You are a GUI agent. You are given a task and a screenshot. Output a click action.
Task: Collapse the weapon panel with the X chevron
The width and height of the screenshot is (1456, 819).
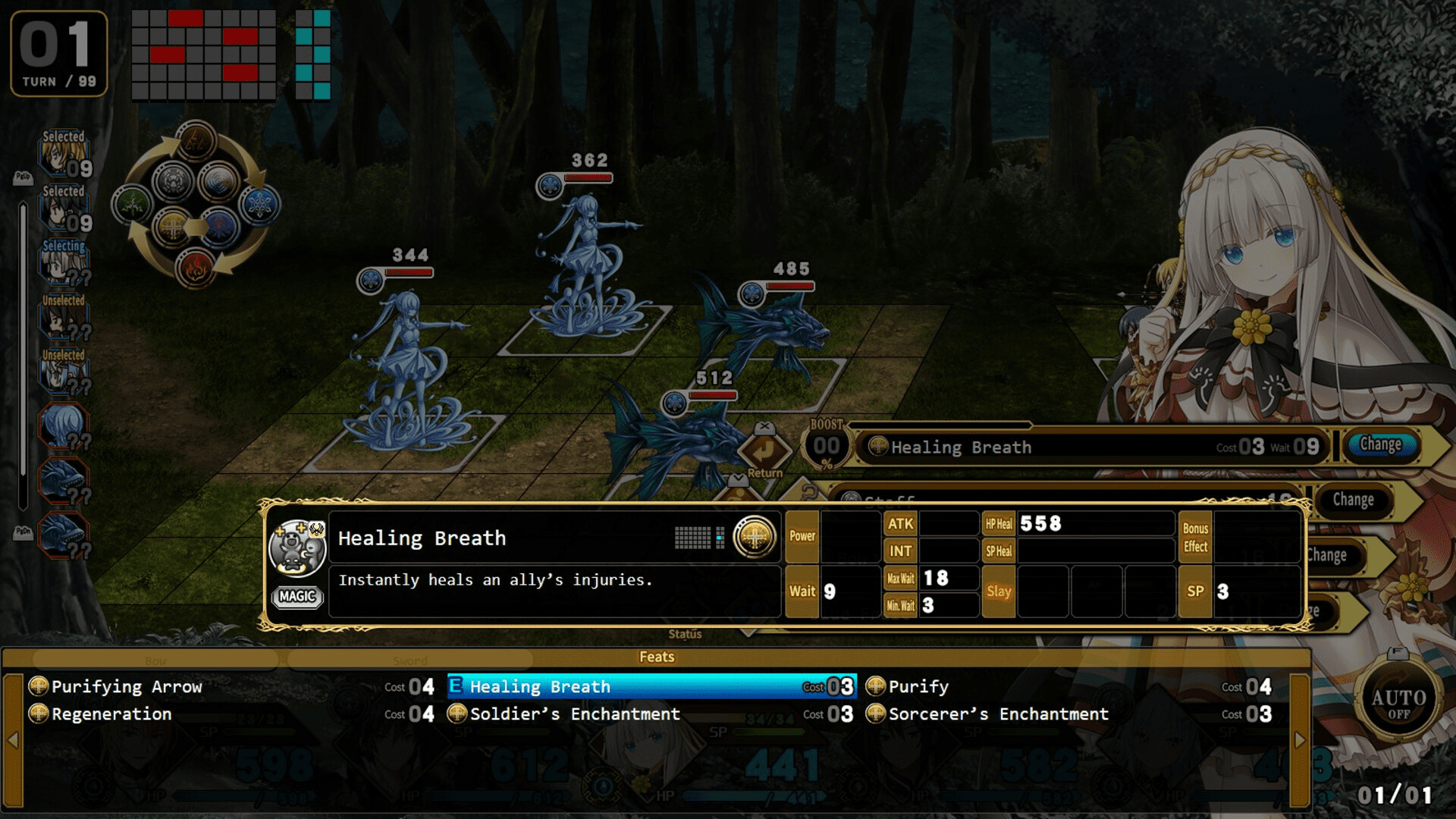pos(765,427)
